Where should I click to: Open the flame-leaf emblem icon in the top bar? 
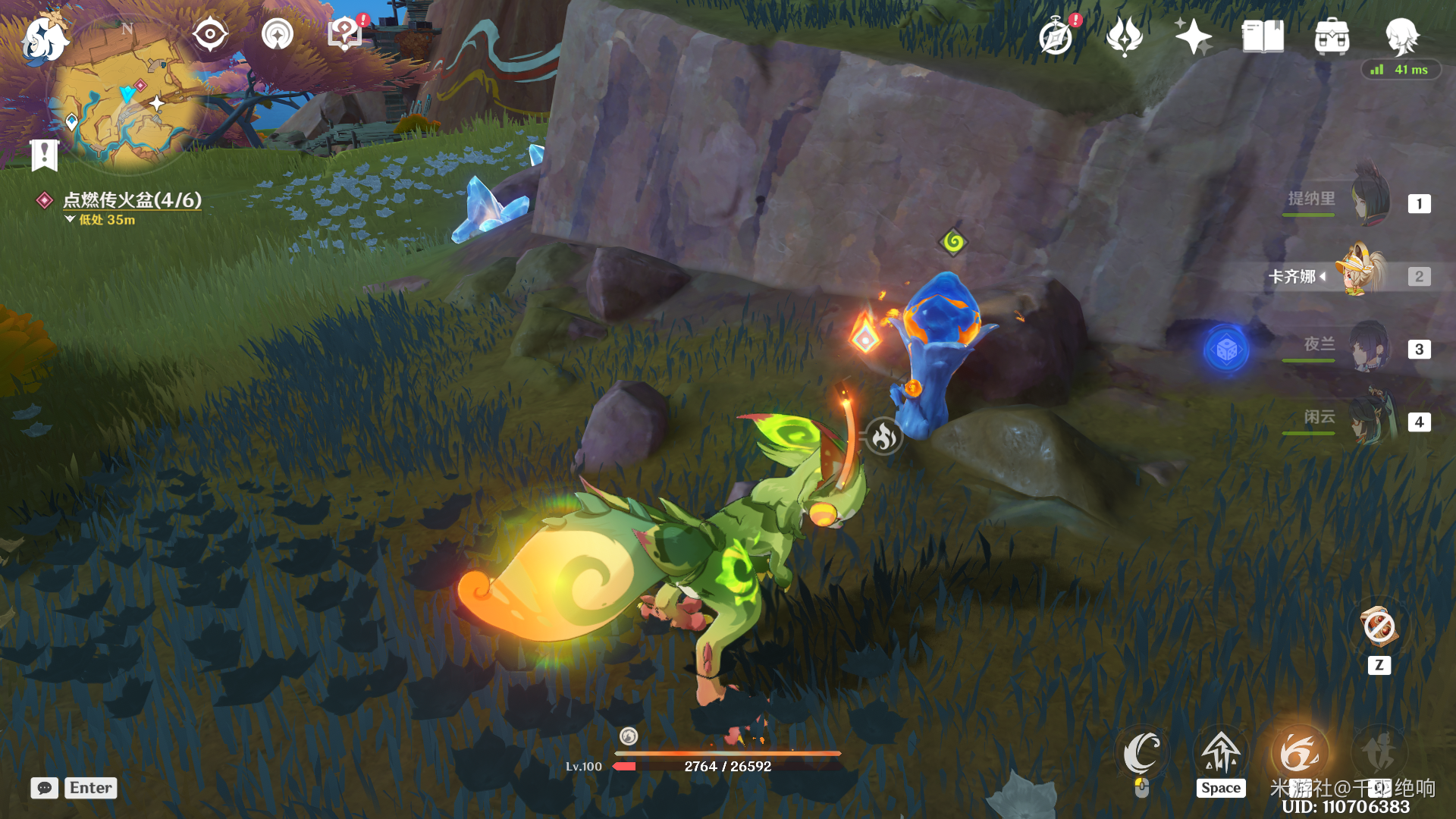pos(1125,36)
